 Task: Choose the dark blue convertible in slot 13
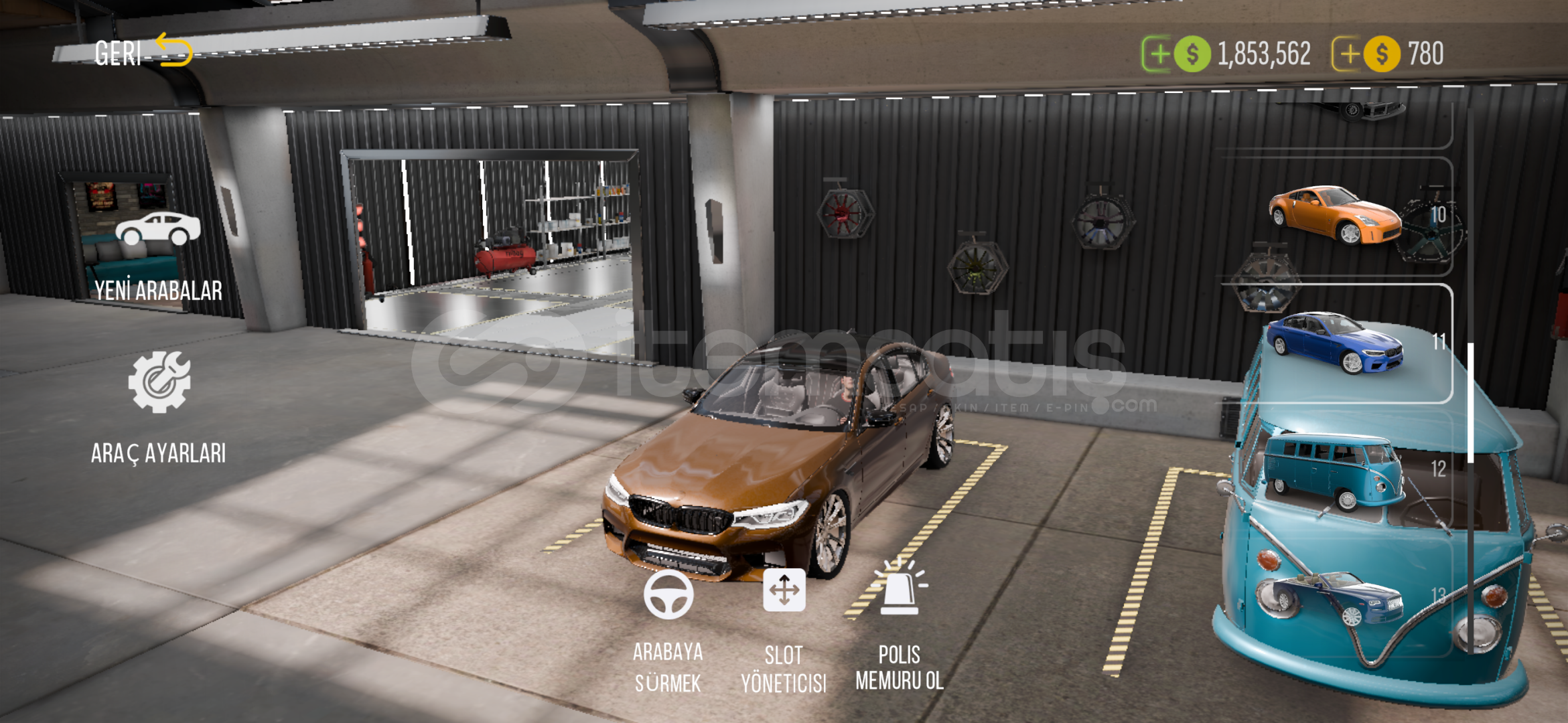pyautogui.click(x=1336, y=597)
